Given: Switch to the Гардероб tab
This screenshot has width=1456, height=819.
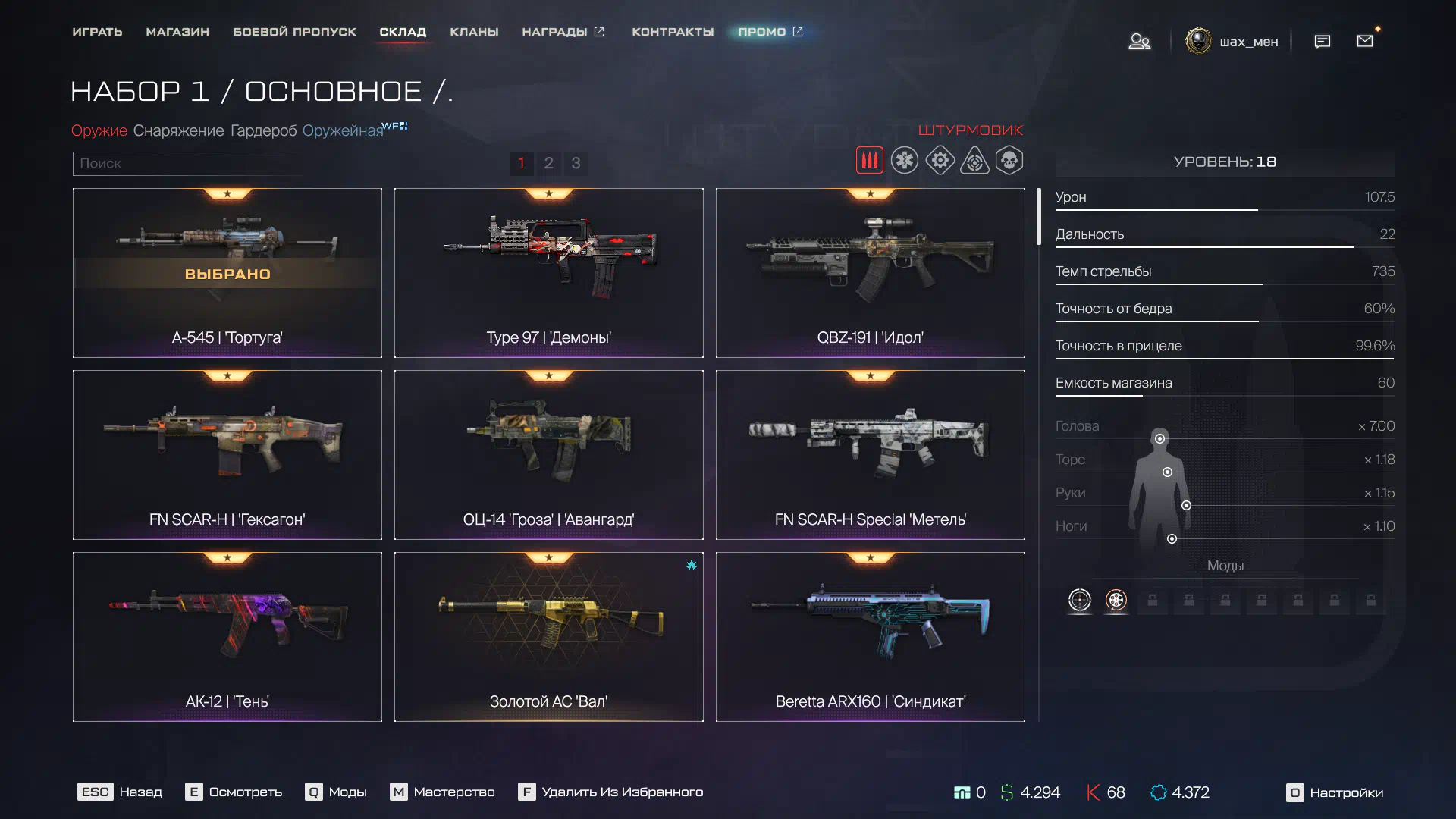Looking at the screenshot, I should (x=263, y=130).
